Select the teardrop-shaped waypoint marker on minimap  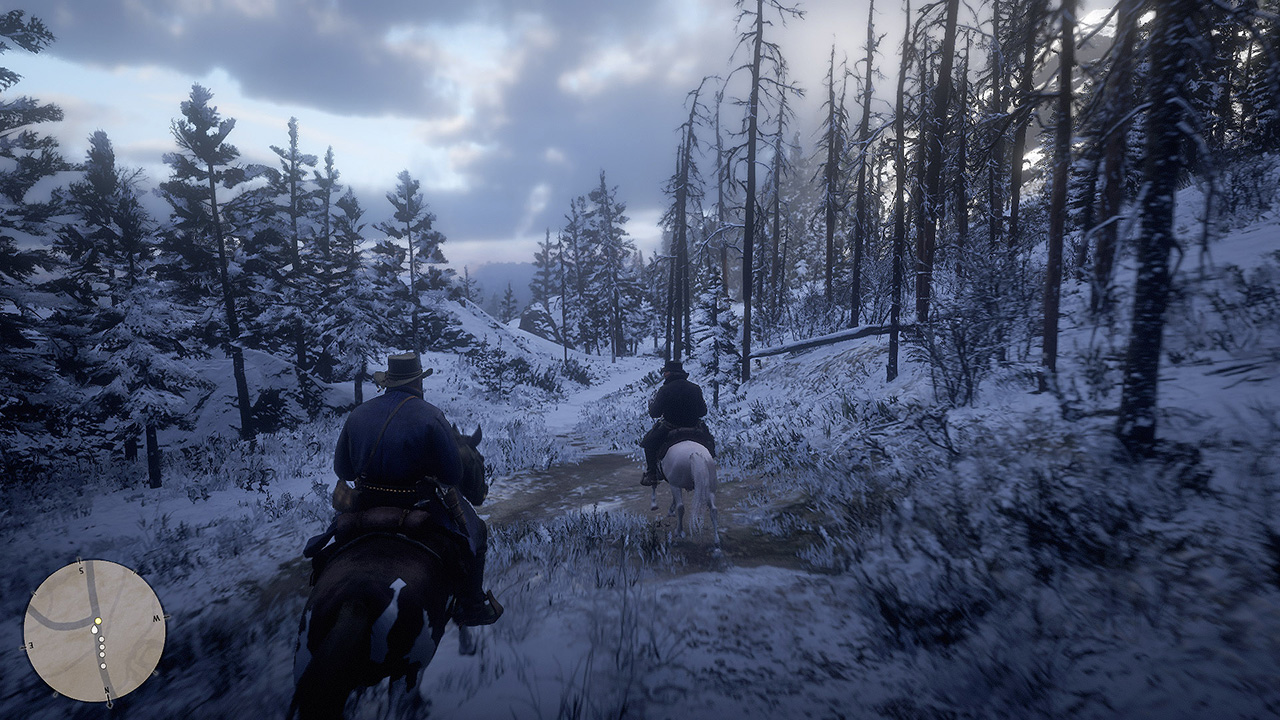(95, 630)
